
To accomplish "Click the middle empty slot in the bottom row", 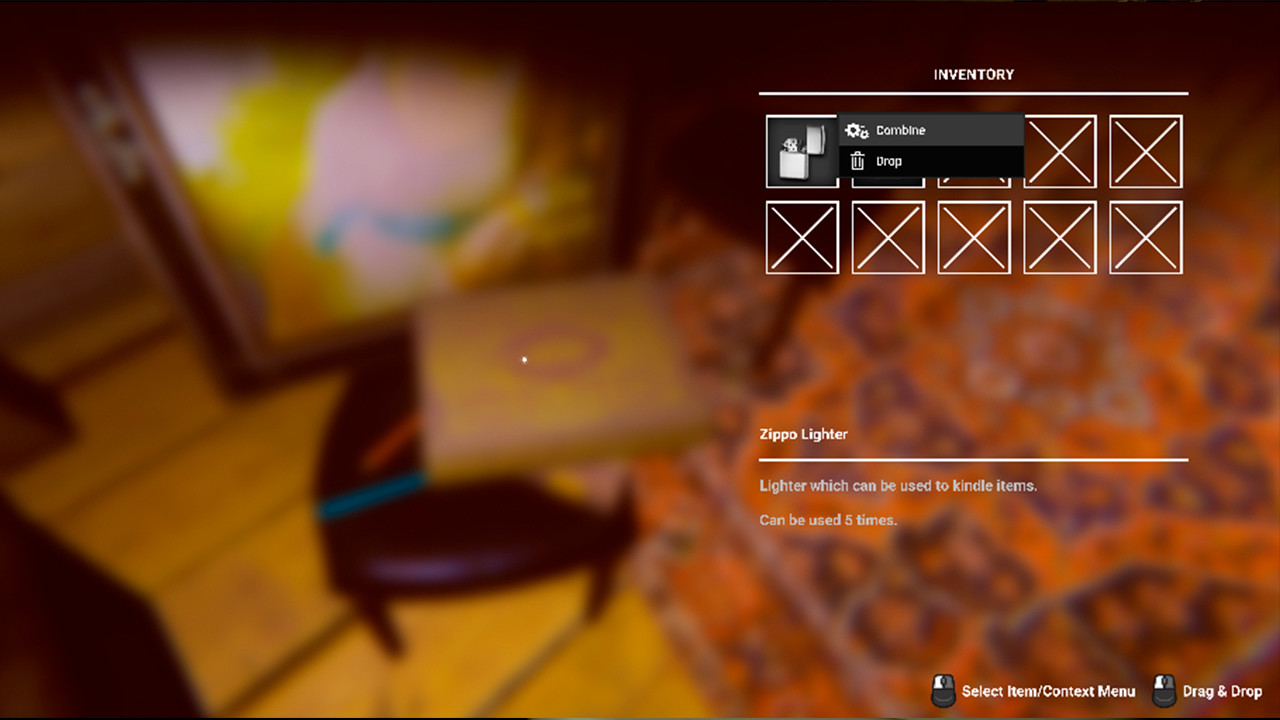I will [974, 237].
